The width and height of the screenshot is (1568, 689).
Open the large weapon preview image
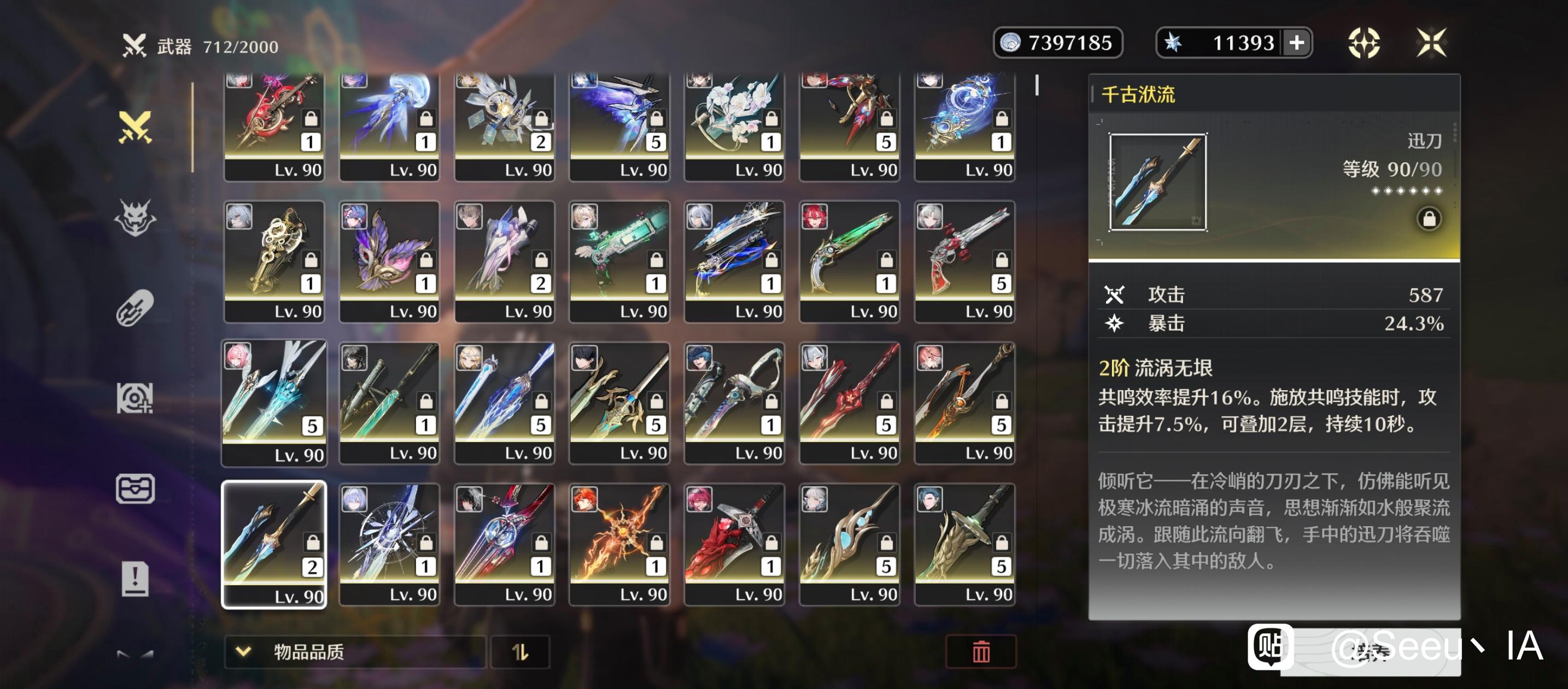(x=1158, y=182)
